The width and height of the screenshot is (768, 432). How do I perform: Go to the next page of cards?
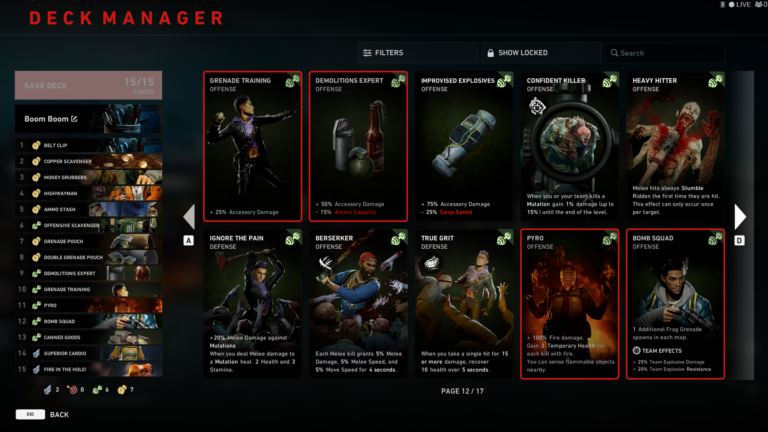(740, 216)
